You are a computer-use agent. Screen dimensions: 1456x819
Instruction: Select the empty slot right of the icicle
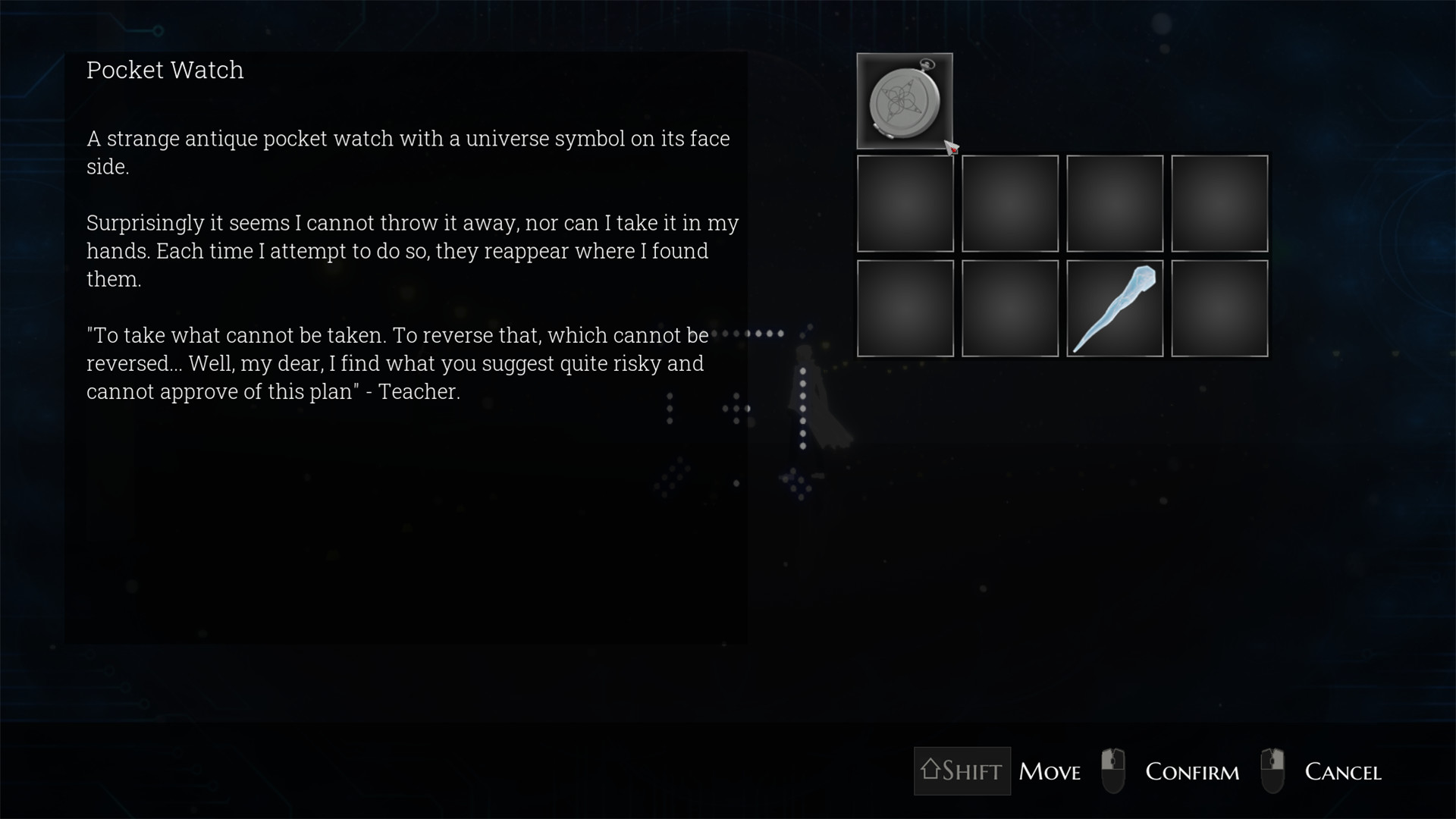point(1219,308)
